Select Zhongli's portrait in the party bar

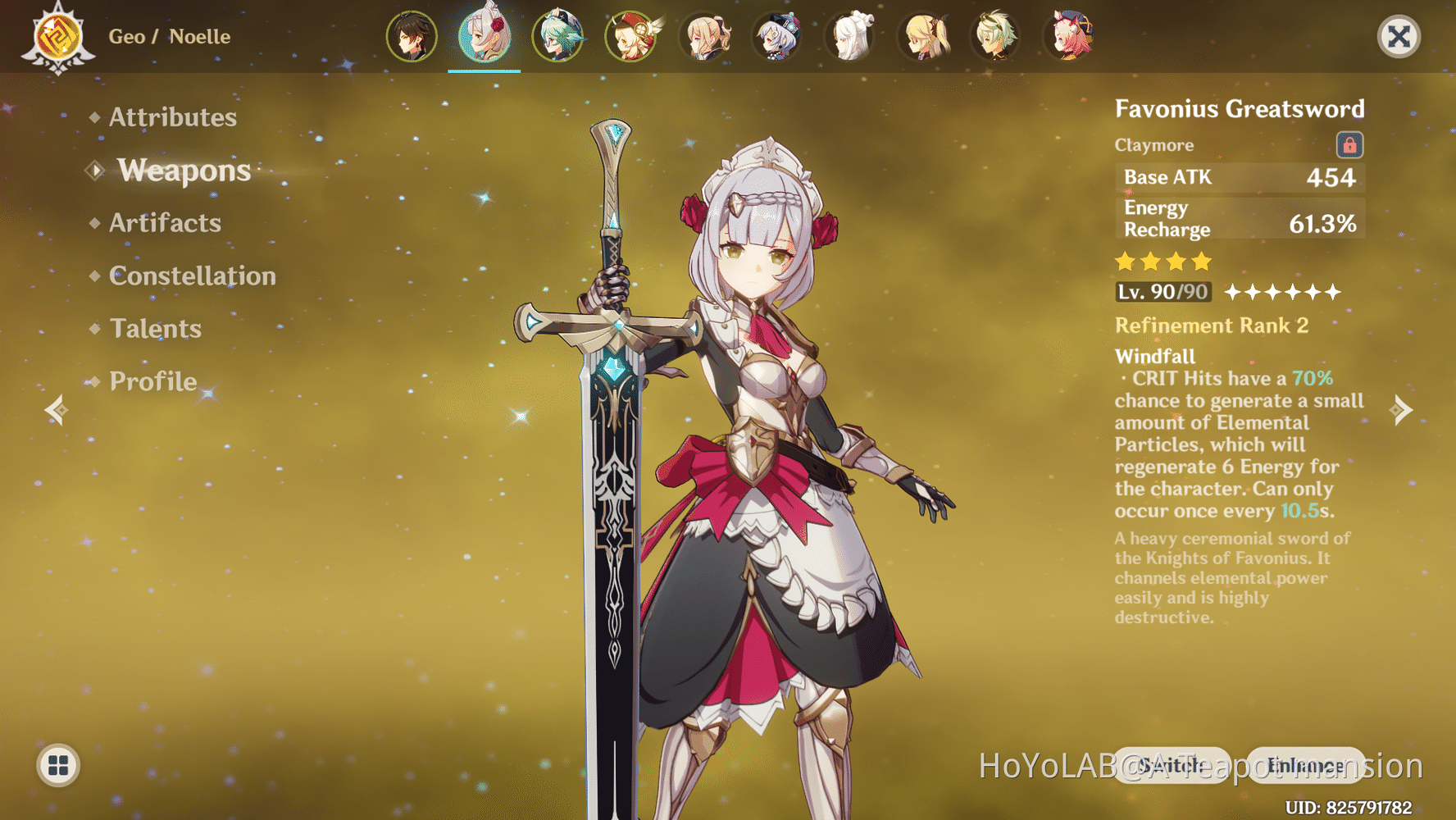point(411,36)
